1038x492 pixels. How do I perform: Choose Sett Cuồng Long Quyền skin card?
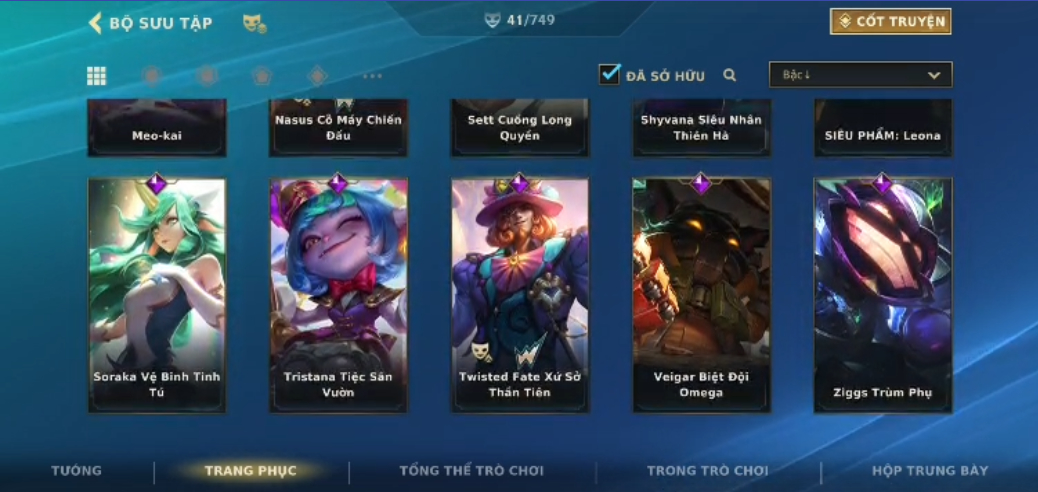pos(520,128)
